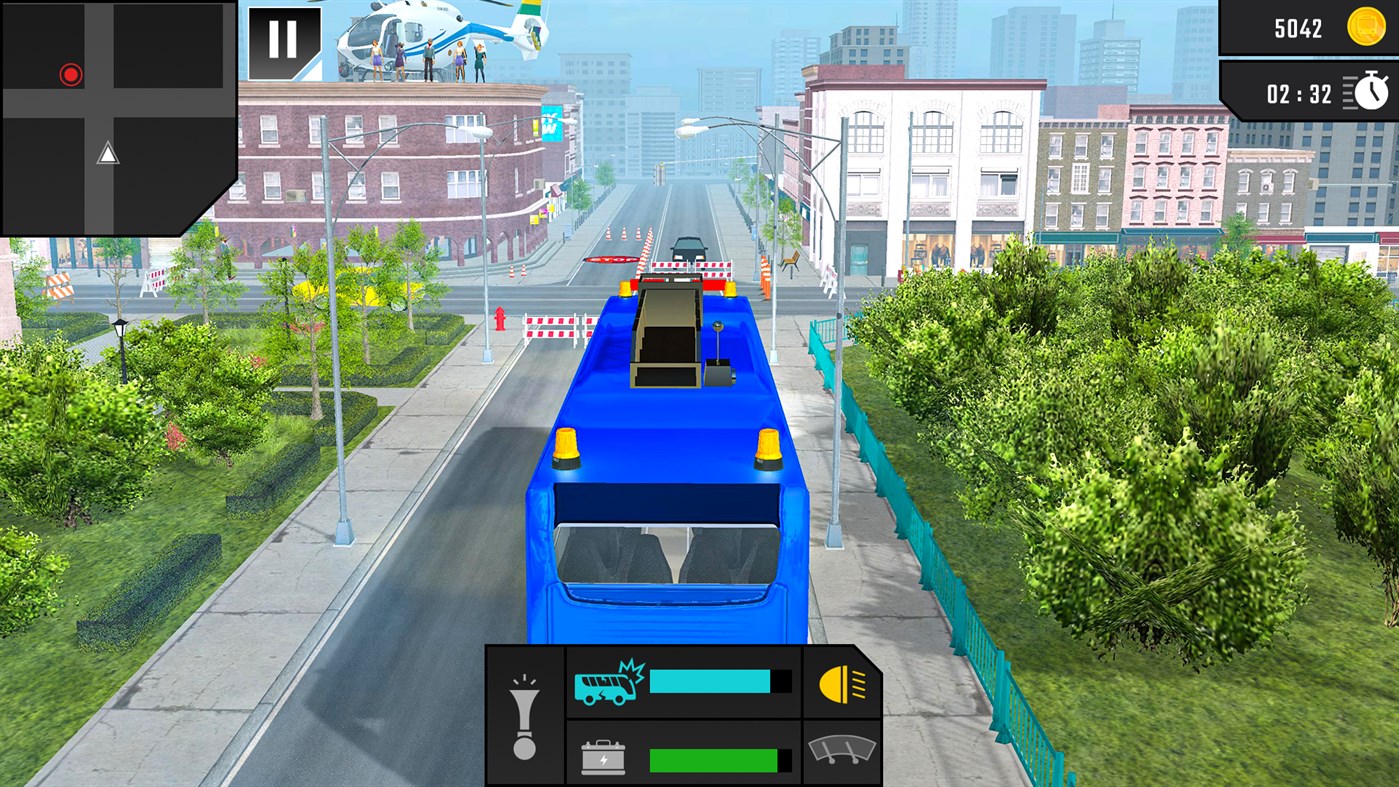This screenshot has width=1399, height=787.
Task: Open the coin balance showing 5042
Action: tap(1310, 27)
